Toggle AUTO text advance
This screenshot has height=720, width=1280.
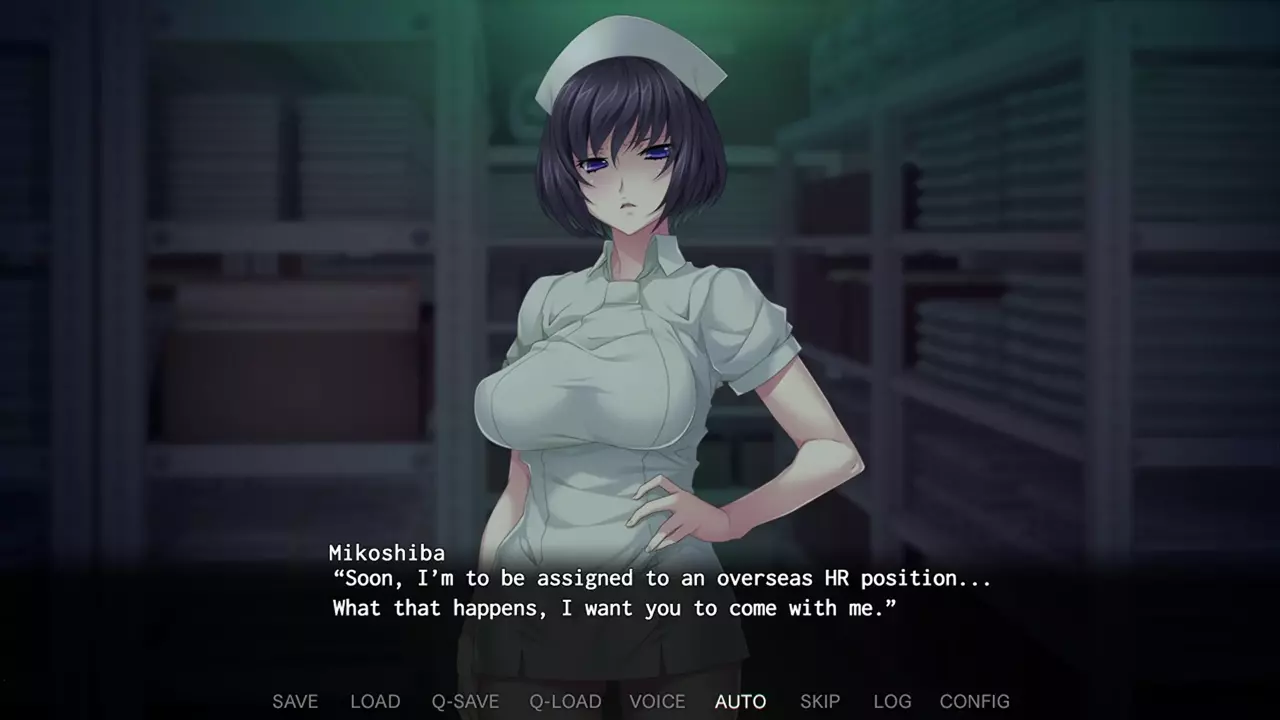tap(740, 702)
